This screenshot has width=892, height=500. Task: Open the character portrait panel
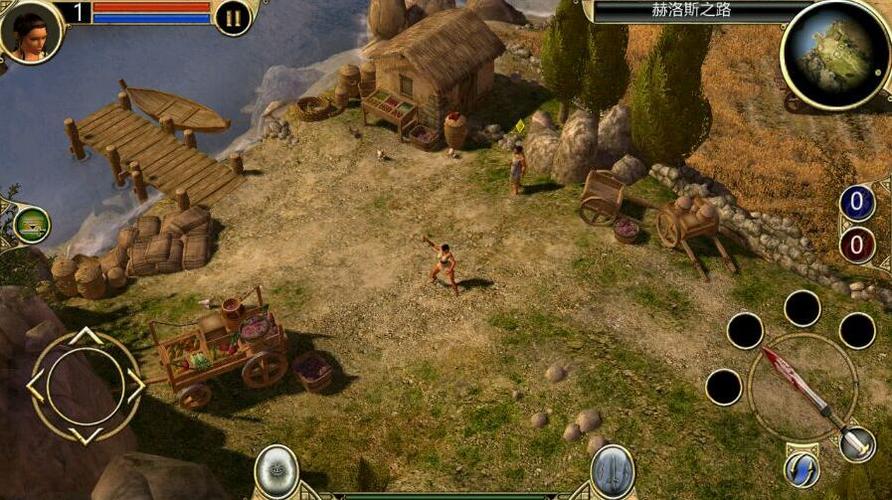coord(29,30)
